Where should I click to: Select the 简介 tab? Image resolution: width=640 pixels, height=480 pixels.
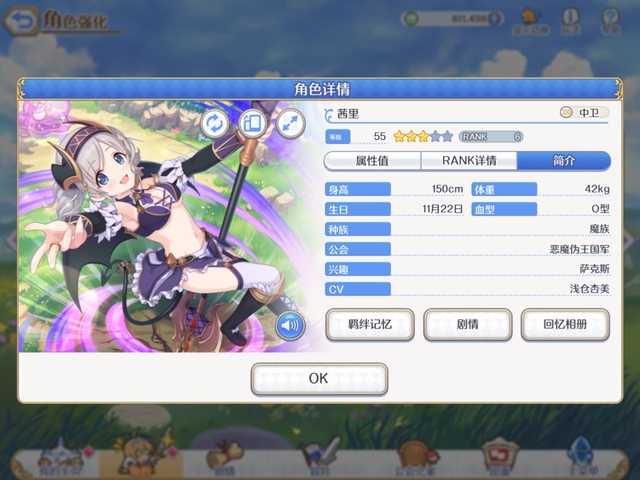click(x=563, y=161)
